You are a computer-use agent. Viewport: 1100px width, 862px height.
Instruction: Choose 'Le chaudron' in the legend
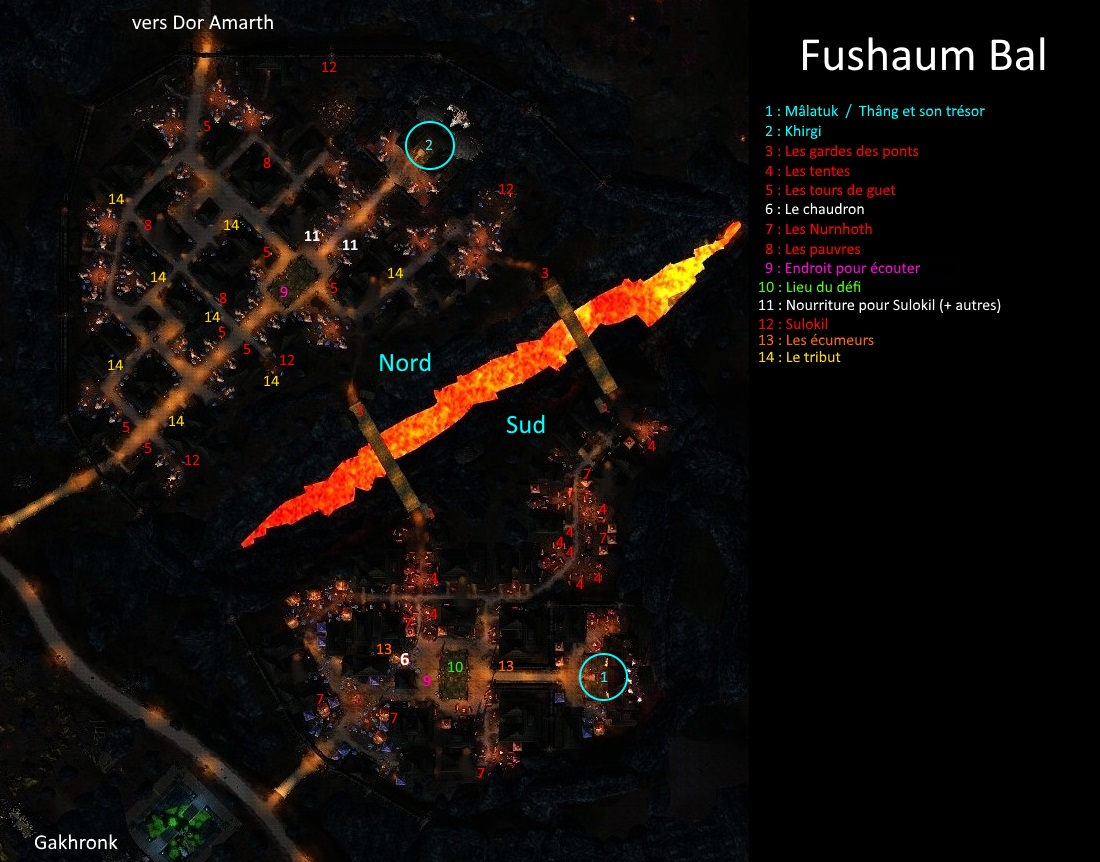click(x=814, y=210)
